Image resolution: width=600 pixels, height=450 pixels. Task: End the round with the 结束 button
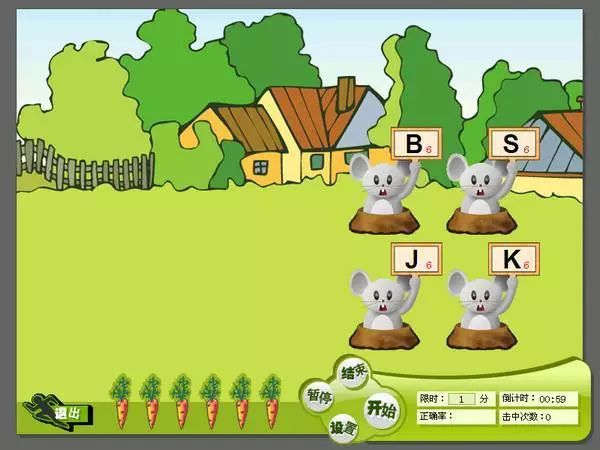354,372
